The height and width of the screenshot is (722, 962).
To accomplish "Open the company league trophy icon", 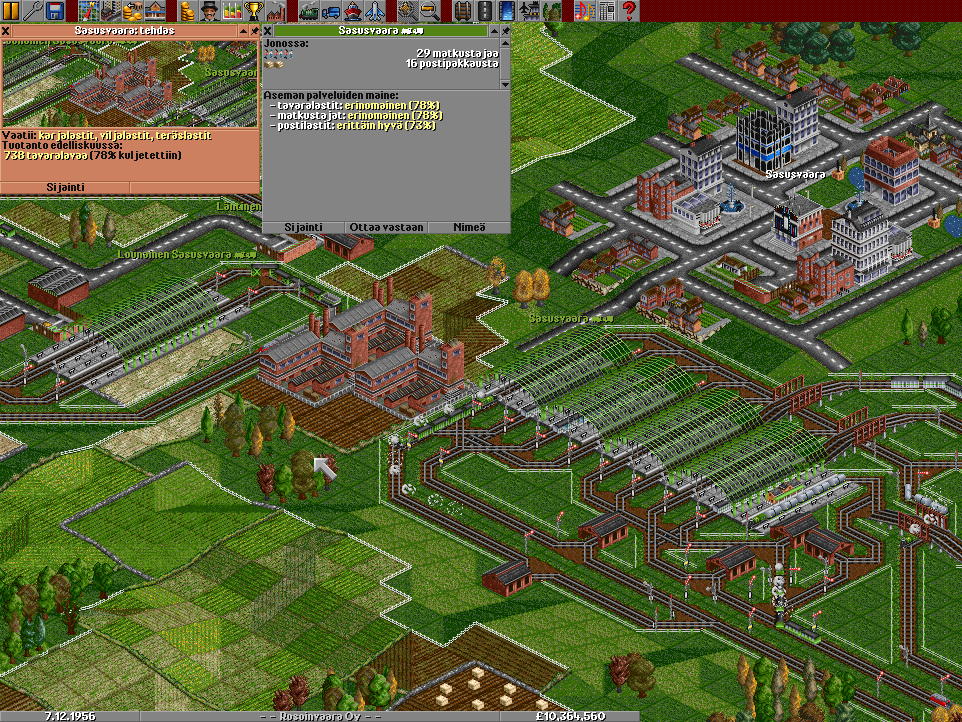I will 254,11.
